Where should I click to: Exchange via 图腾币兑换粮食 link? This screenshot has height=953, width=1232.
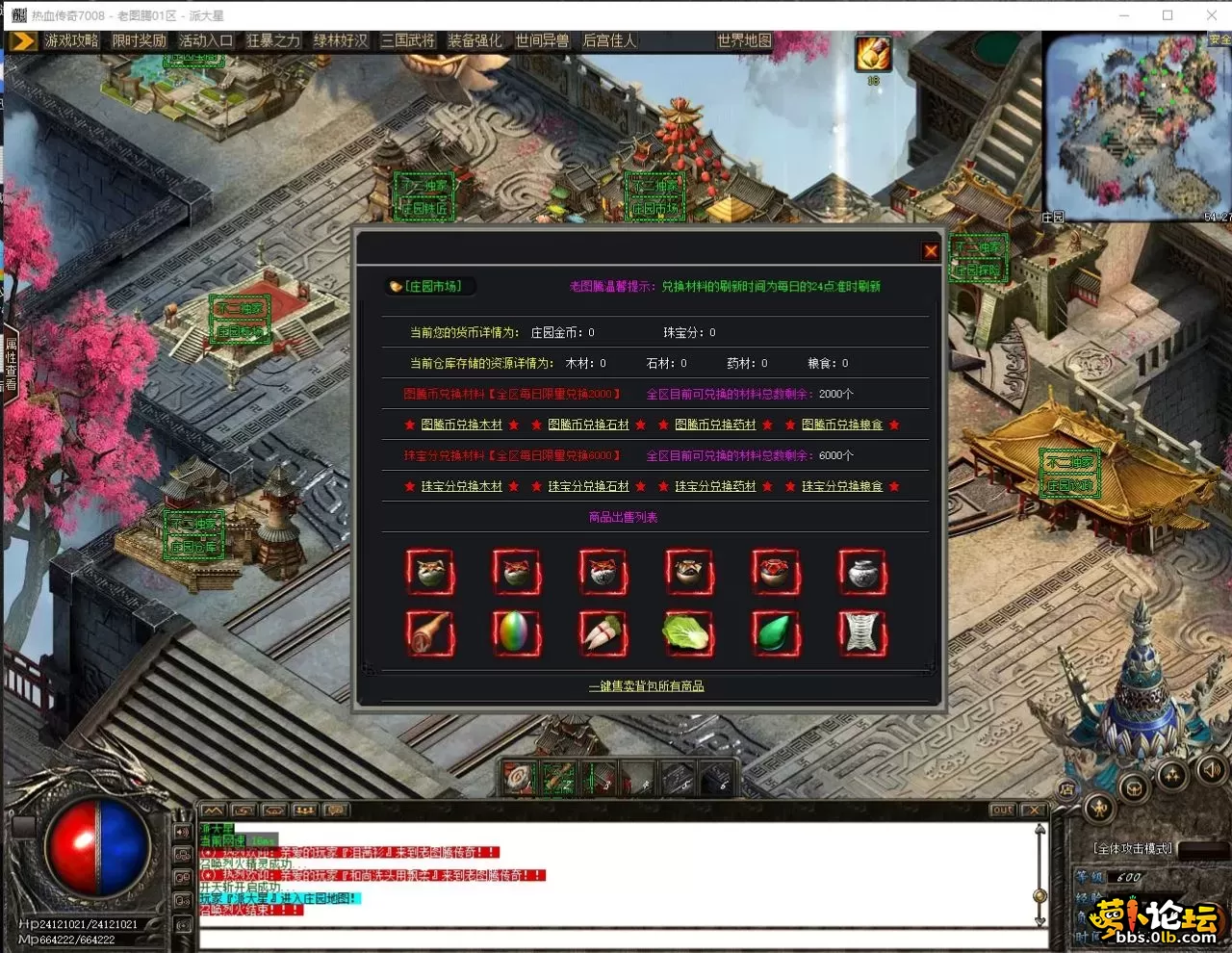(842, 425)
